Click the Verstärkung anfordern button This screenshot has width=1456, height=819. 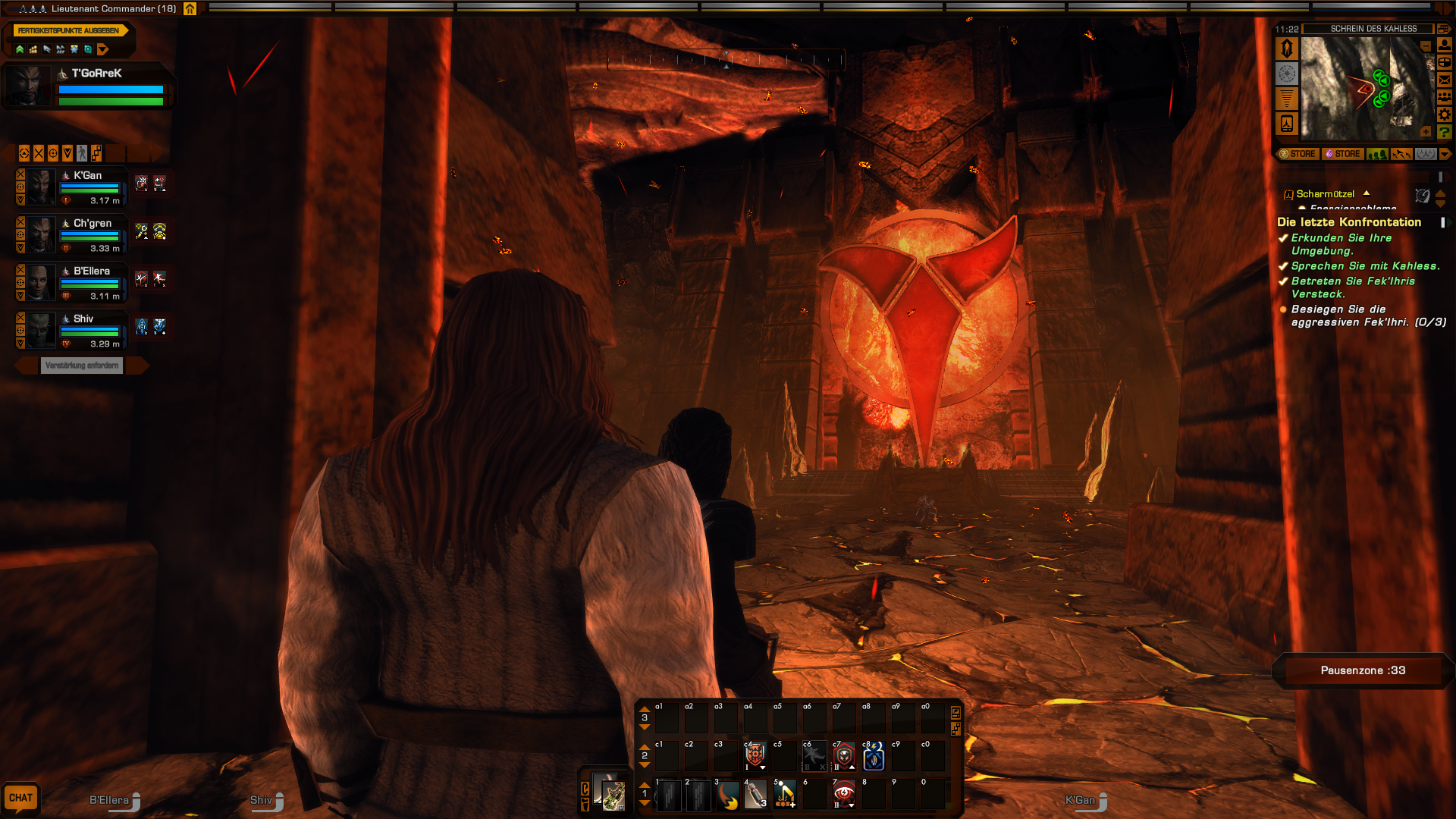pyautogui.click(x=82, y=366)
